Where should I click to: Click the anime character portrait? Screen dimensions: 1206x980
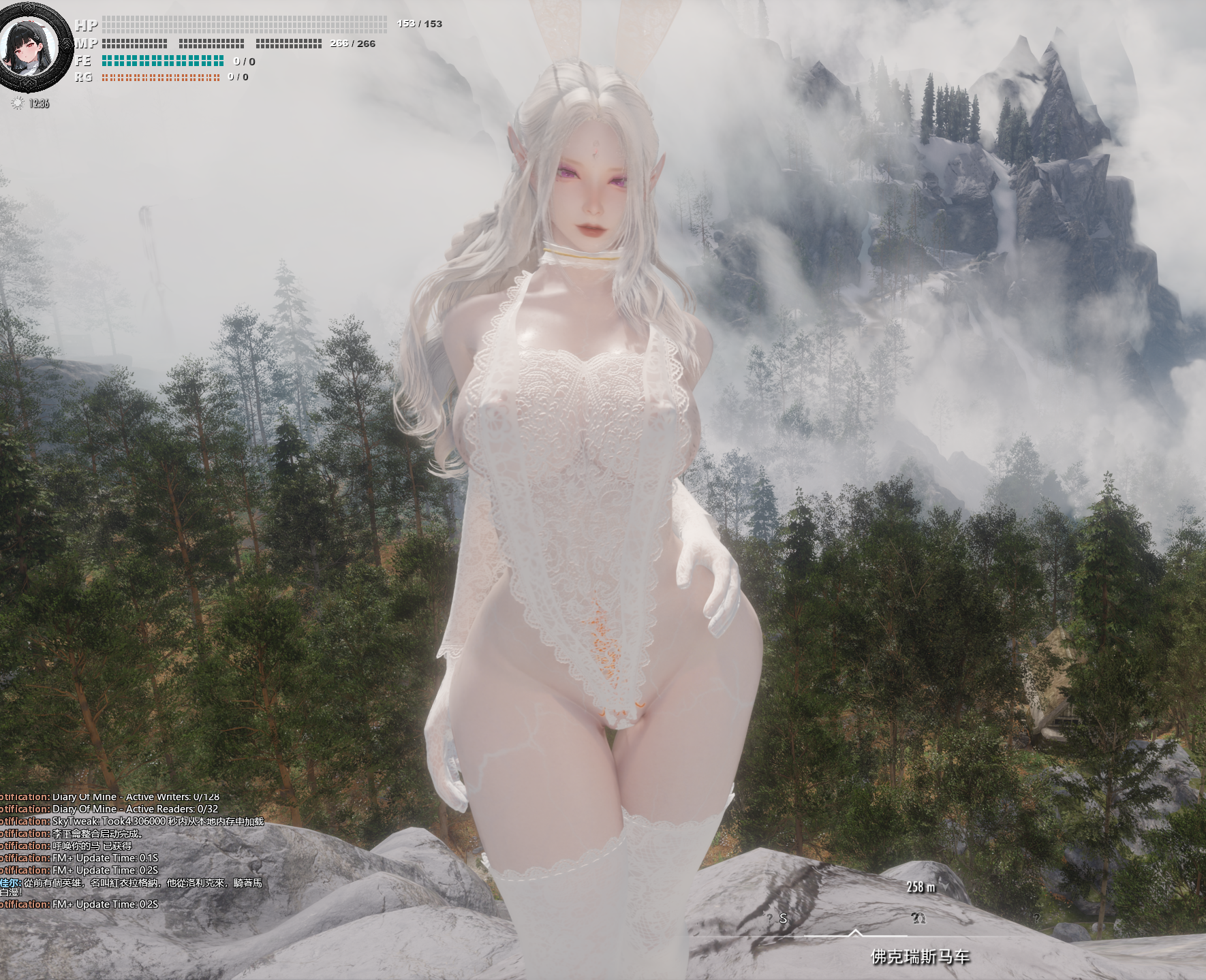point(29,49)
